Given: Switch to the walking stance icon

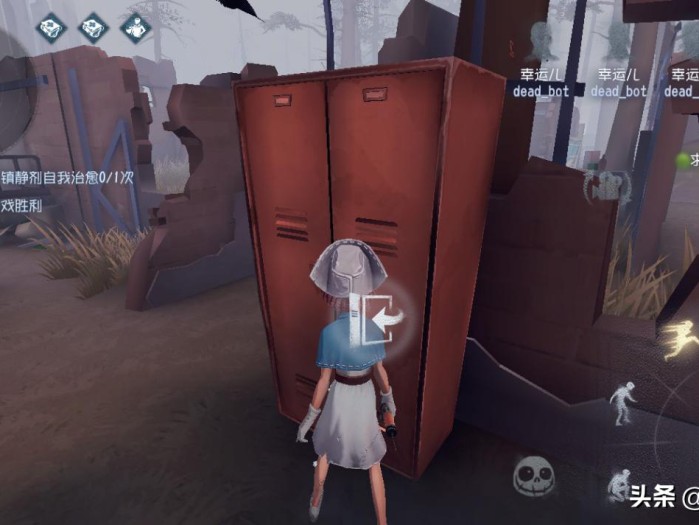Looking at the screenshot, I should (623, 402).
